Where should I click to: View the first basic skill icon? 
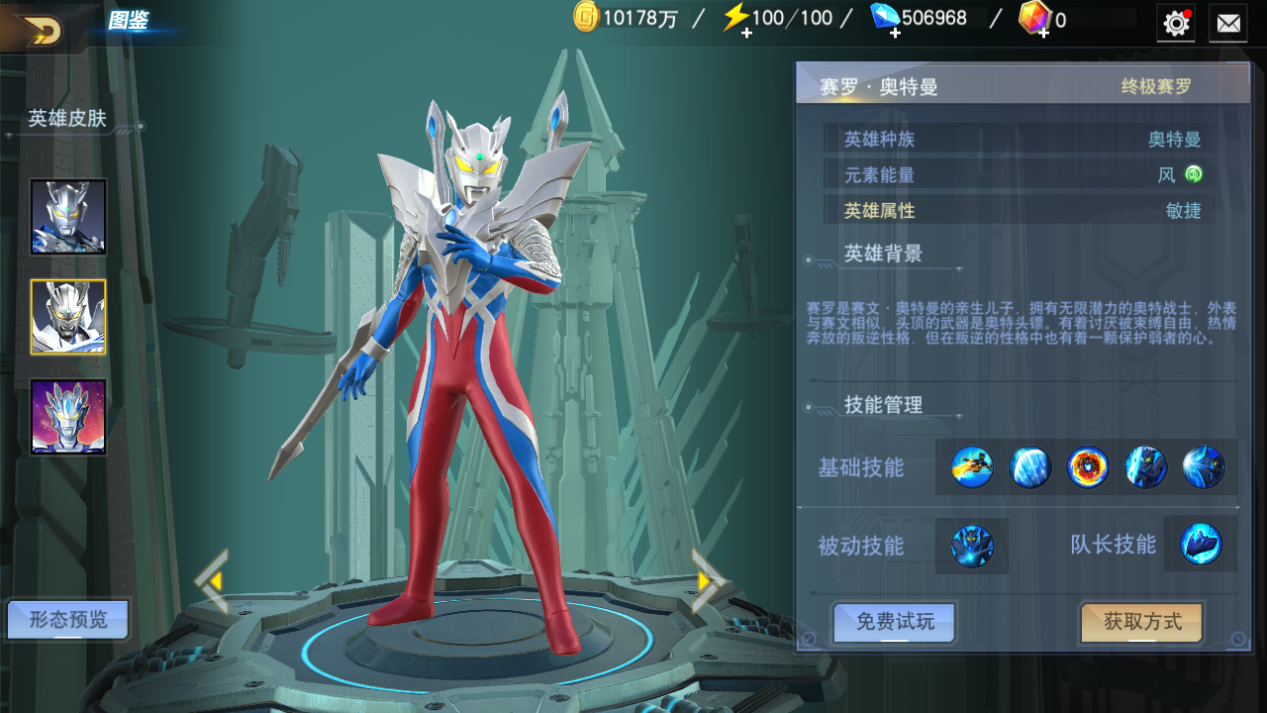(972, 467)
